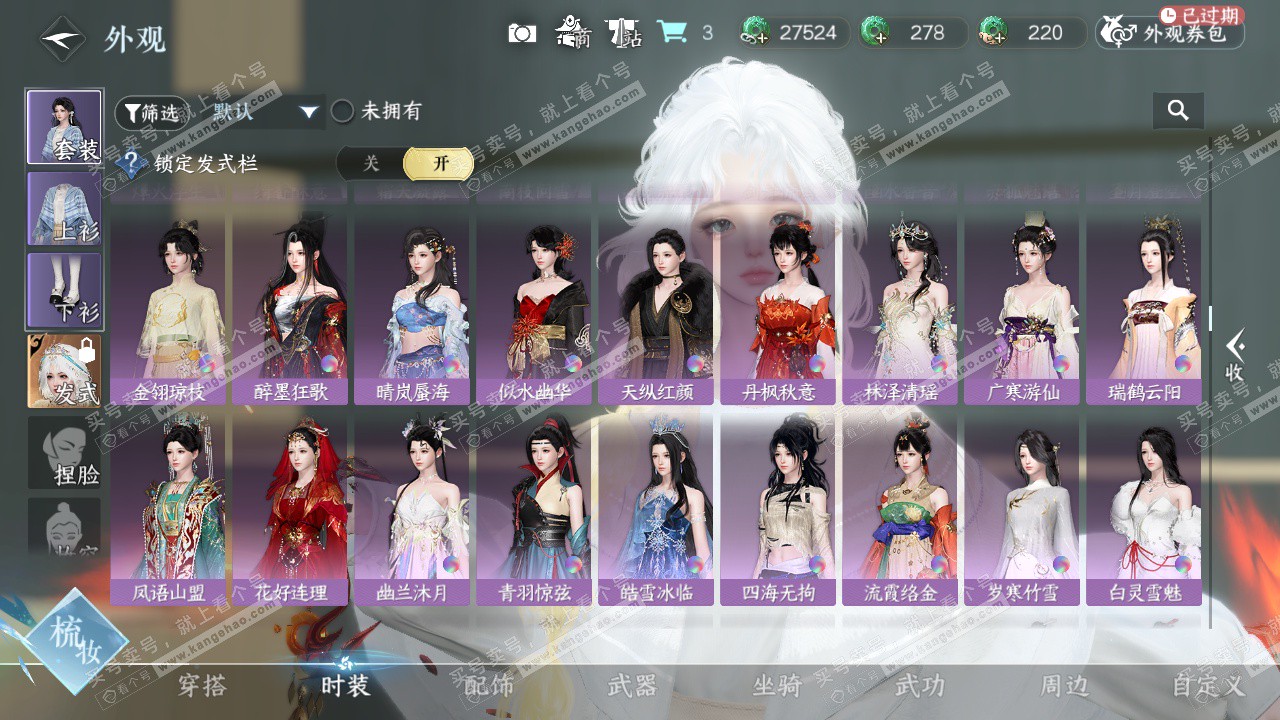
Task: Open the 筛选 filter options
Action: point(150,113)
